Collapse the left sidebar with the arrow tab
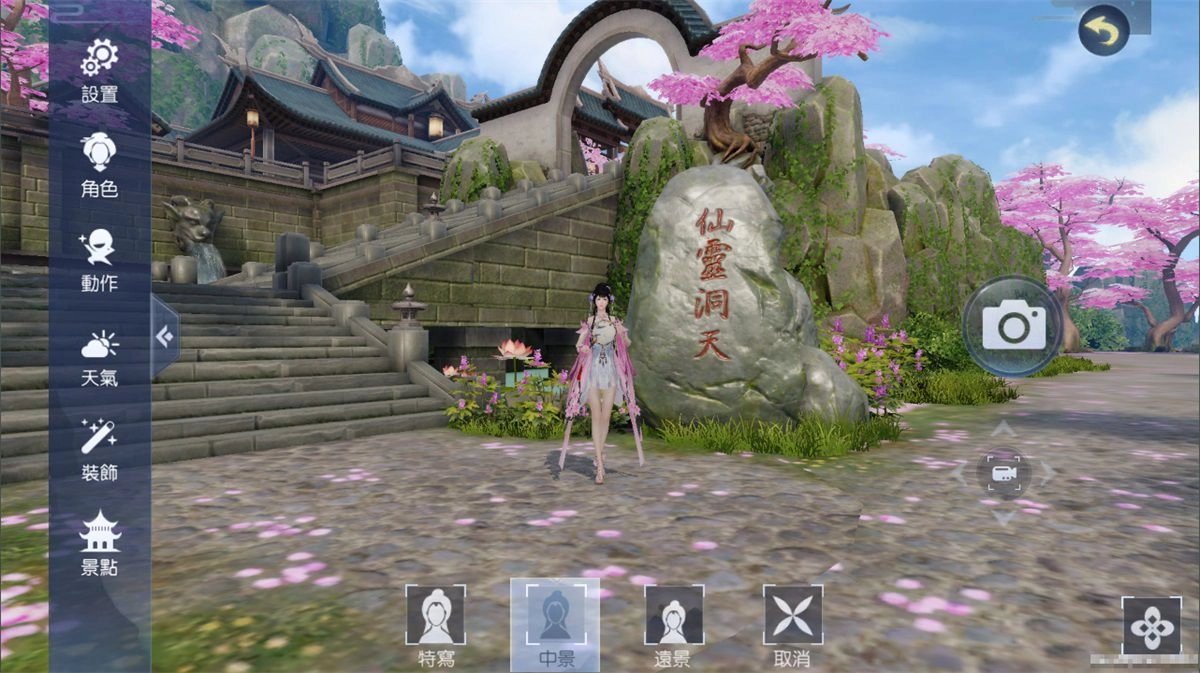This screenshot has width=1200, height=673. coord(164,337)
